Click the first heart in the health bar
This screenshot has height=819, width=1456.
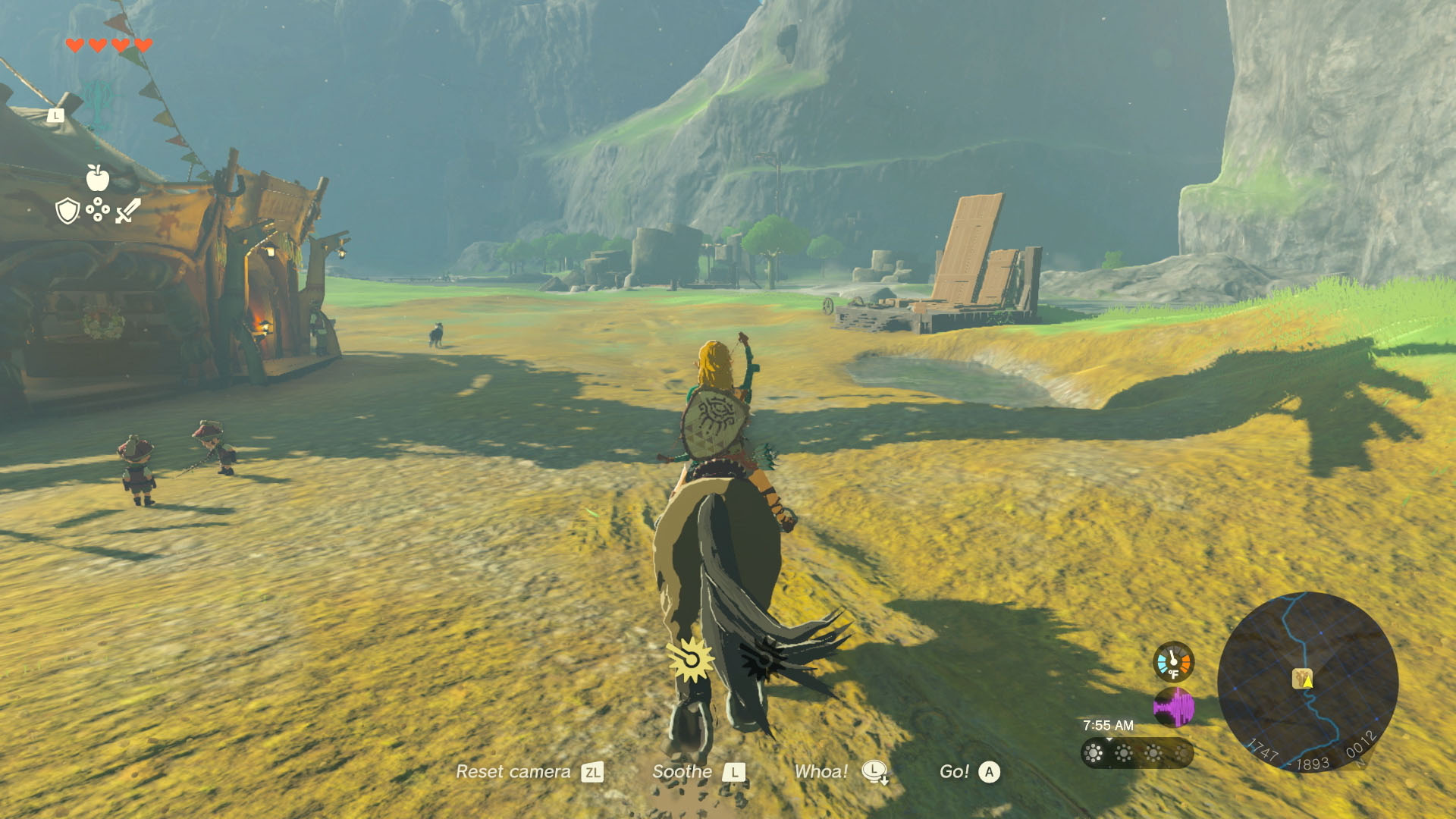(x=74, y=45)
